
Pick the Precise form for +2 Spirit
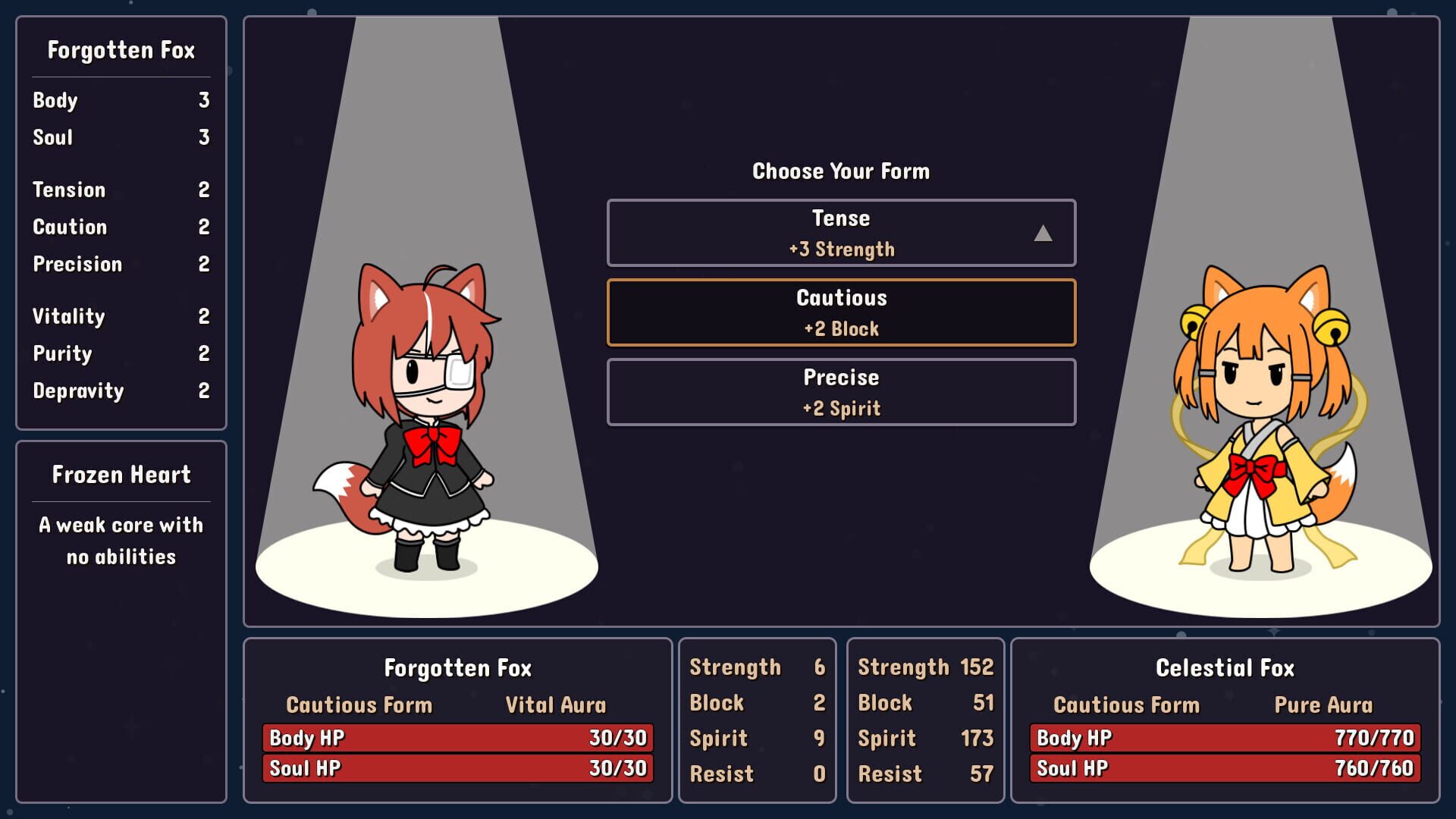[840, 391]
